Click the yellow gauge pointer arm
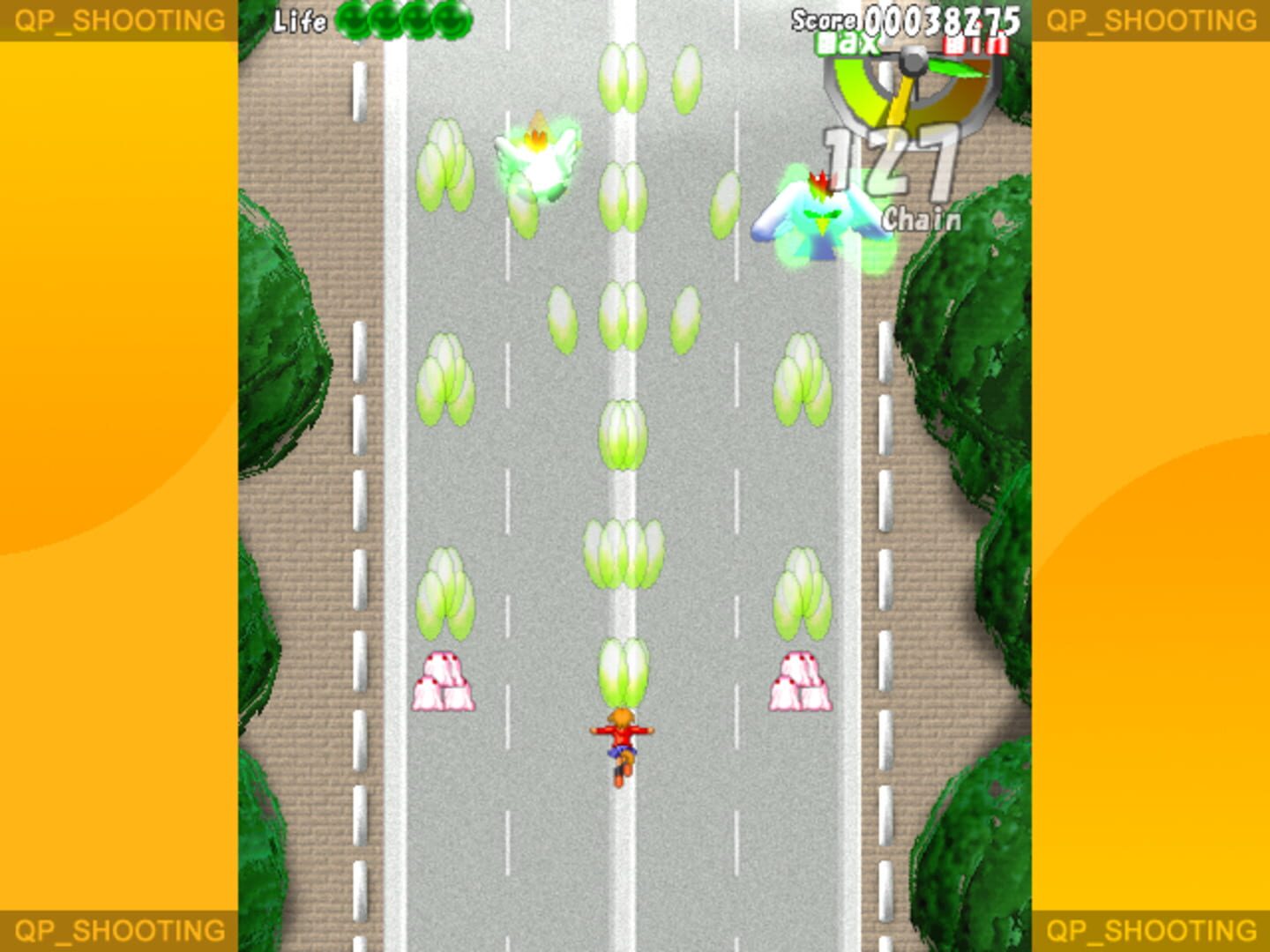 901,106
